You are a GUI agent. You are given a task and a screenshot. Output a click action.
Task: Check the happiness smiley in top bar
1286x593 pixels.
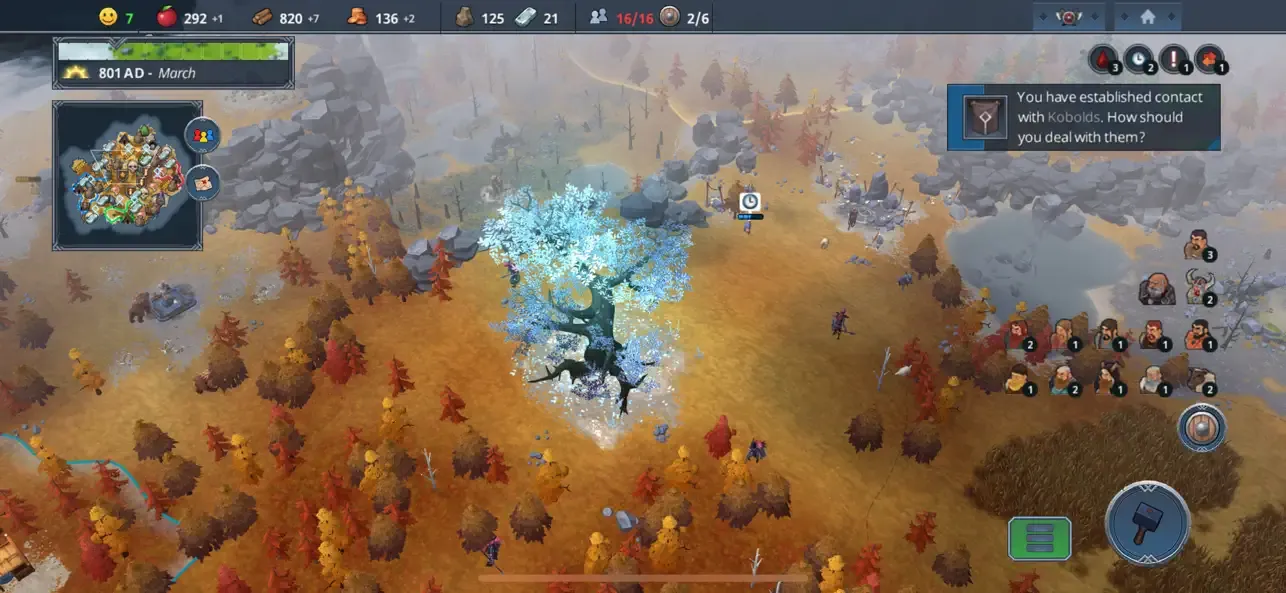[108, 16]
